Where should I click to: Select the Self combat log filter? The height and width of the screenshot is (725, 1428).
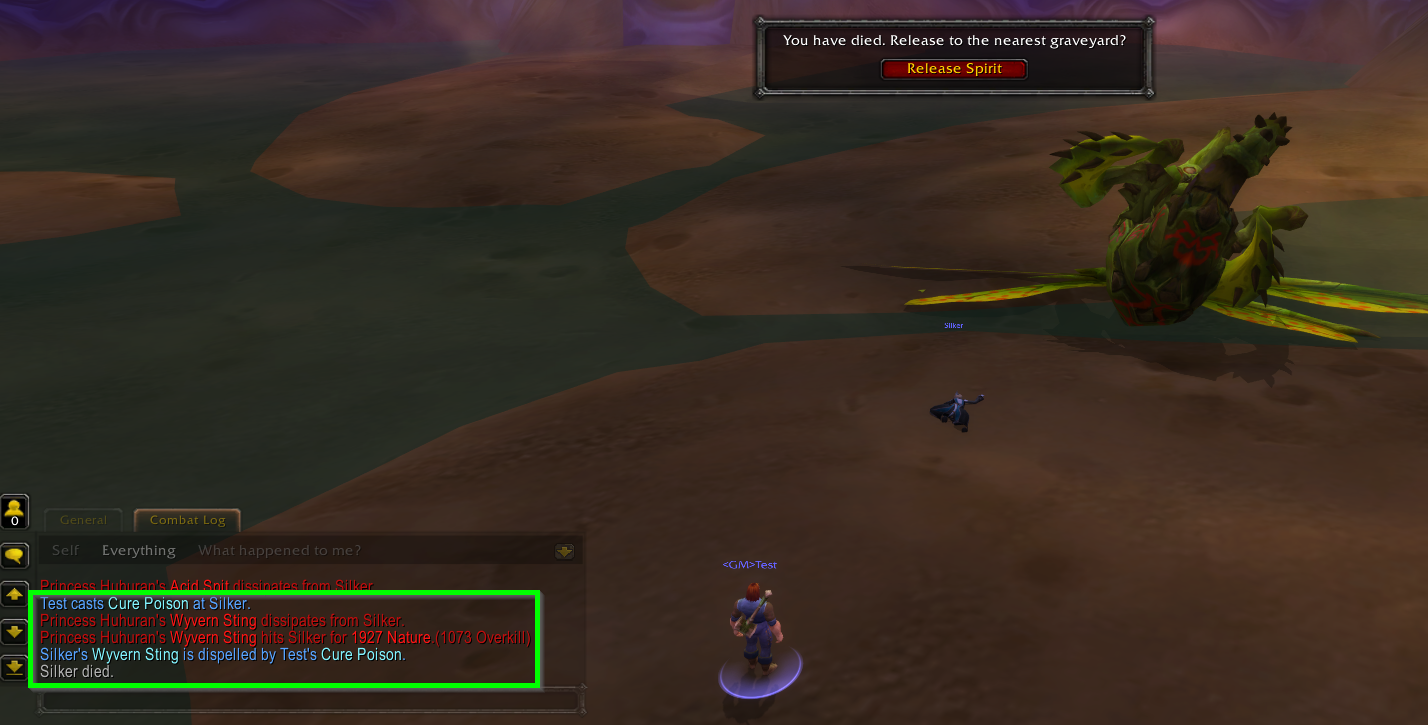point(64,549)
